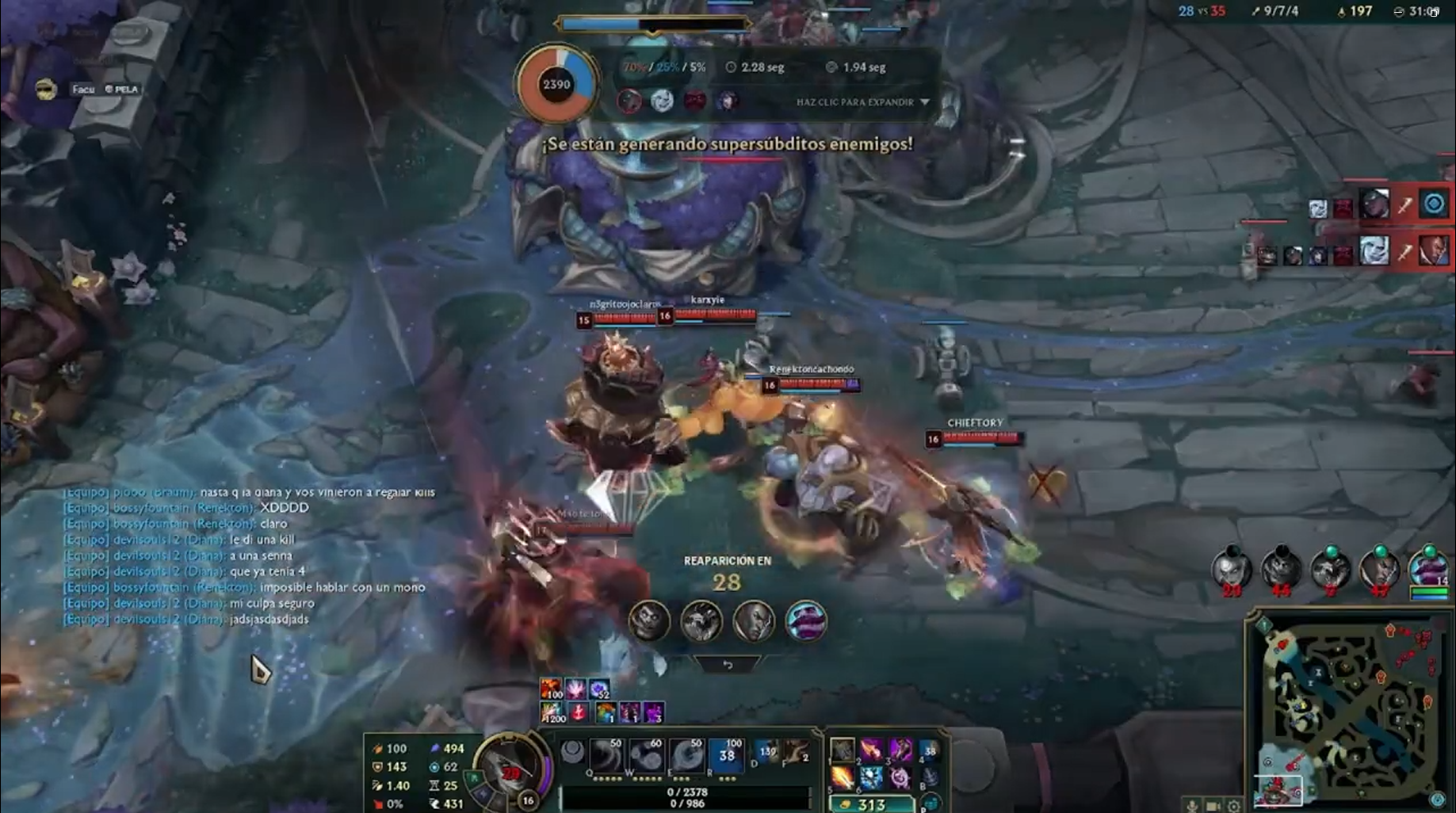Click the window restore button at top right
Viewport: 1456px width, 813px height.
[x=1434, y=11]
